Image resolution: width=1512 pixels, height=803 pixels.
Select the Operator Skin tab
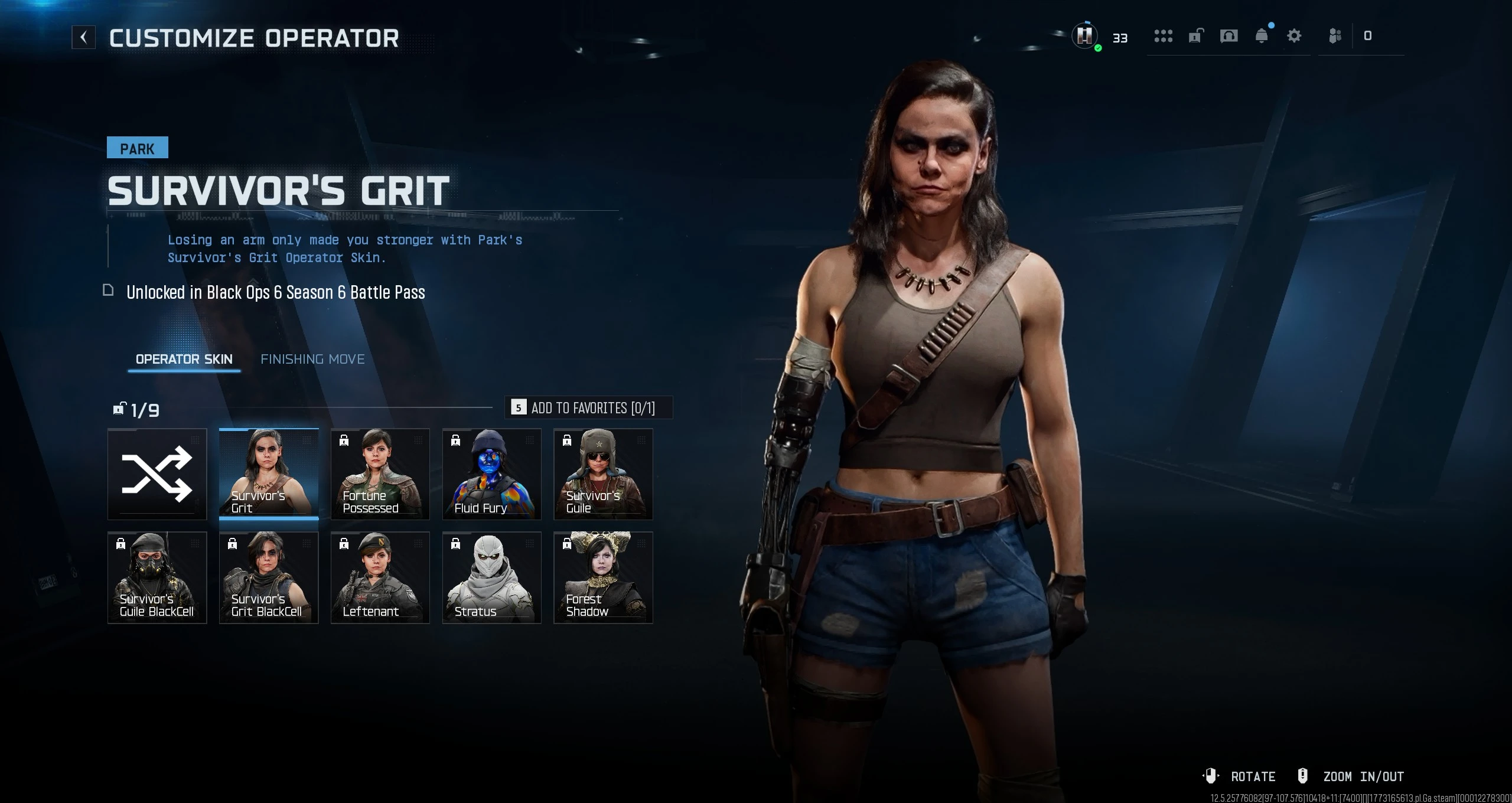[184, 359]
